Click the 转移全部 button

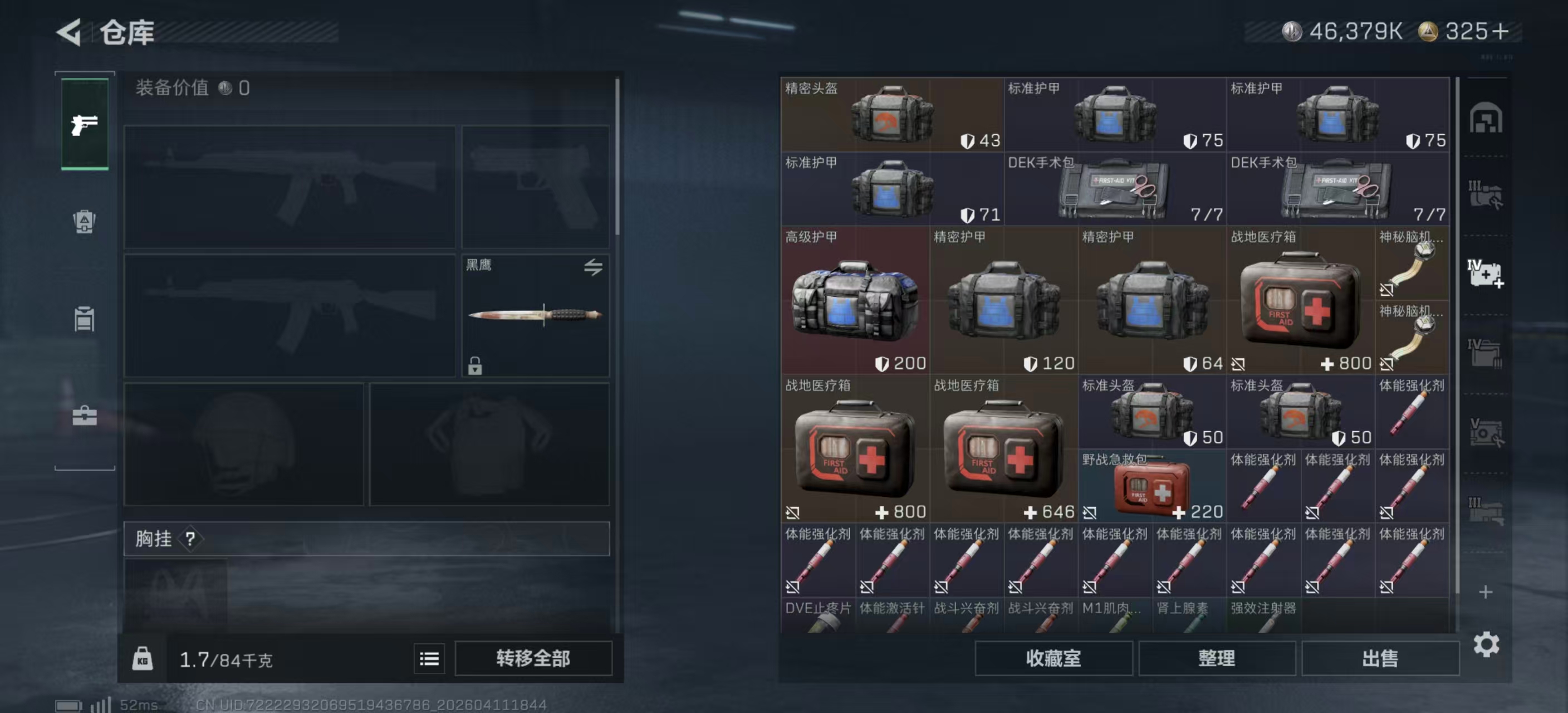tap(533, 658)
